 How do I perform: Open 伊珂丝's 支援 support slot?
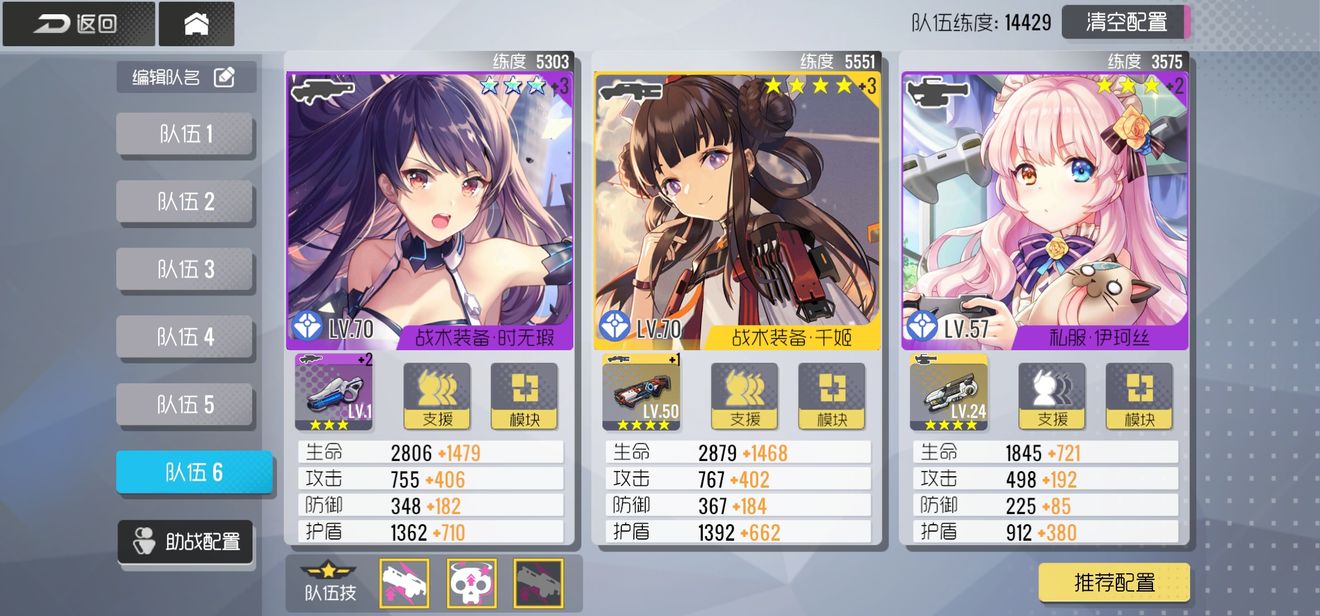click(x=1052, y=395)
